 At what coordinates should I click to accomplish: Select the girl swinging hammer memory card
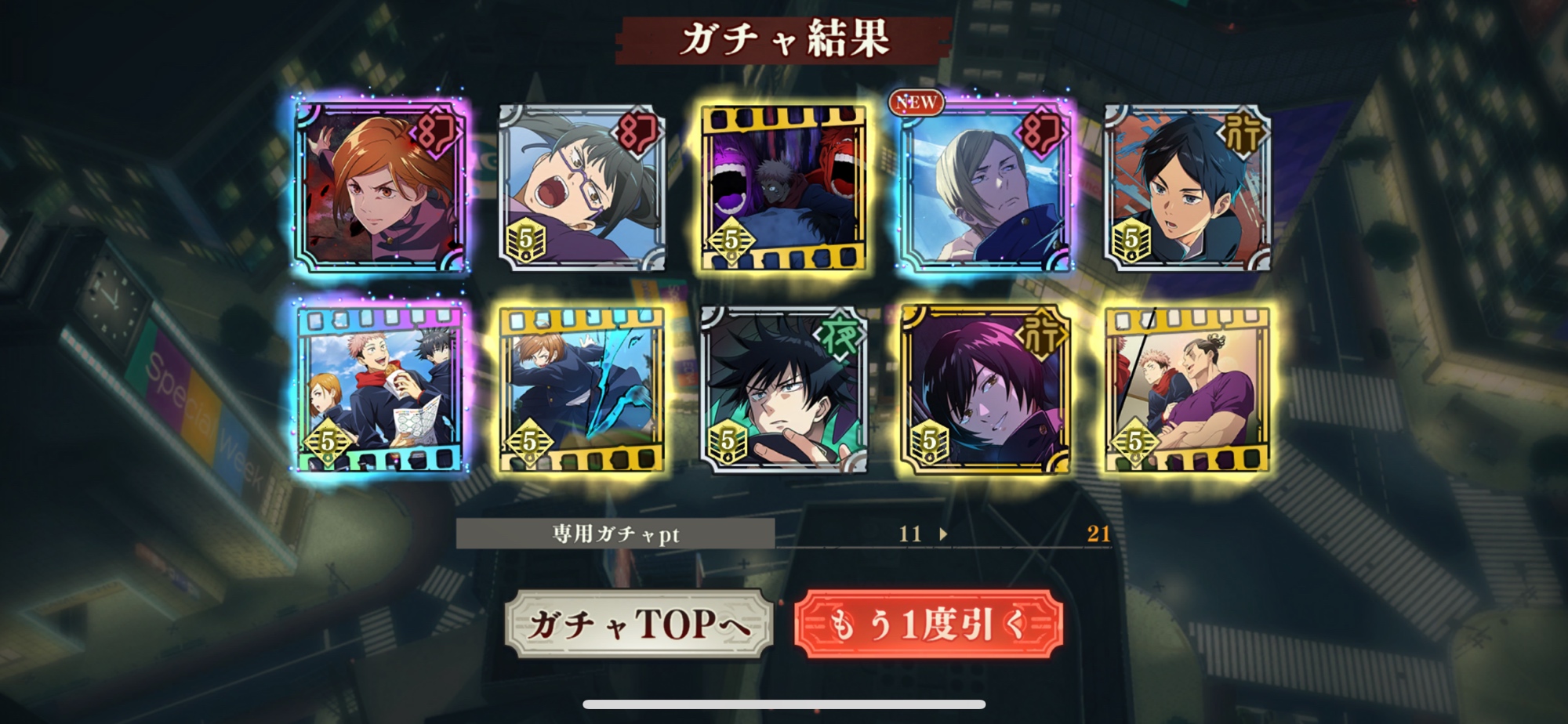pos(582,389)
